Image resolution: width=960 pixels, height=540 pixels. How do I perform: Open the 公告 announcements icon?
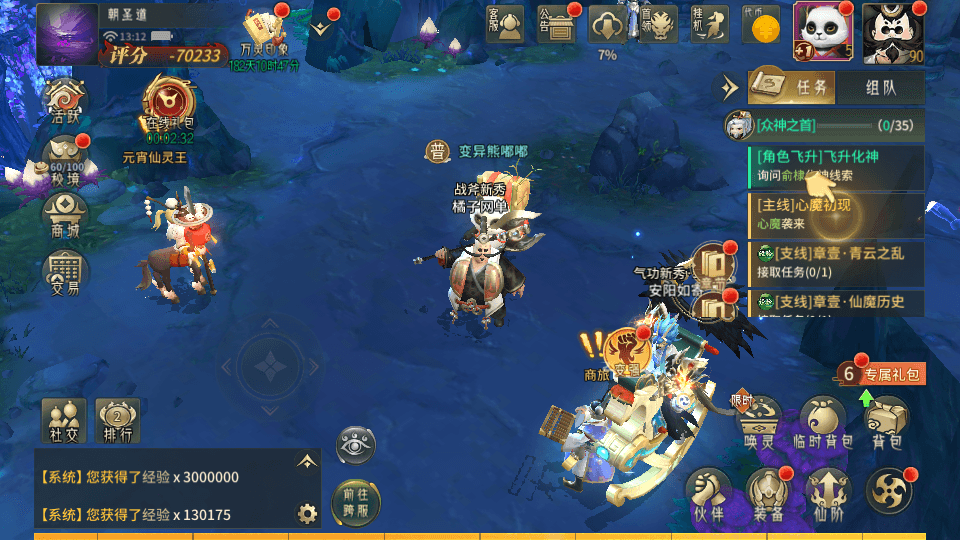point(557,24)
